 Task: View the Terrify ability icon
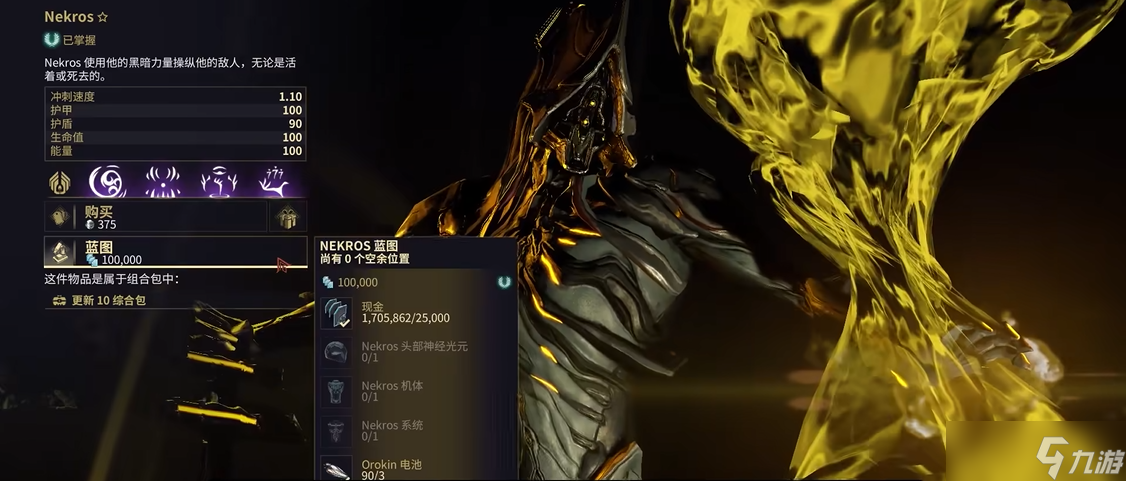pos(161,182)
